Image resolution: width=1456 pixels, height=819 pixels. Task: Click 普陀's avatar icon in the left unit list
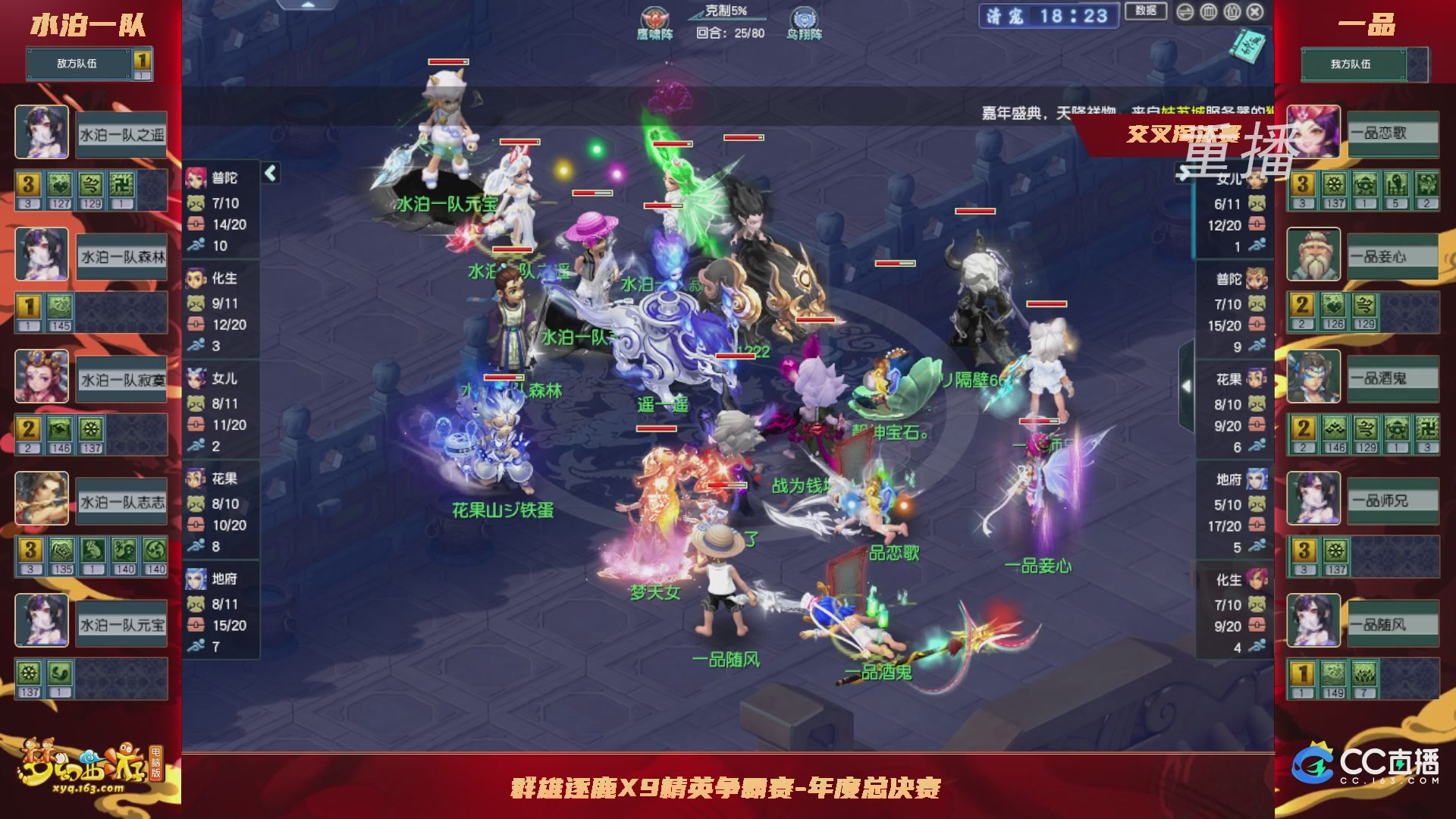(197, 179)
